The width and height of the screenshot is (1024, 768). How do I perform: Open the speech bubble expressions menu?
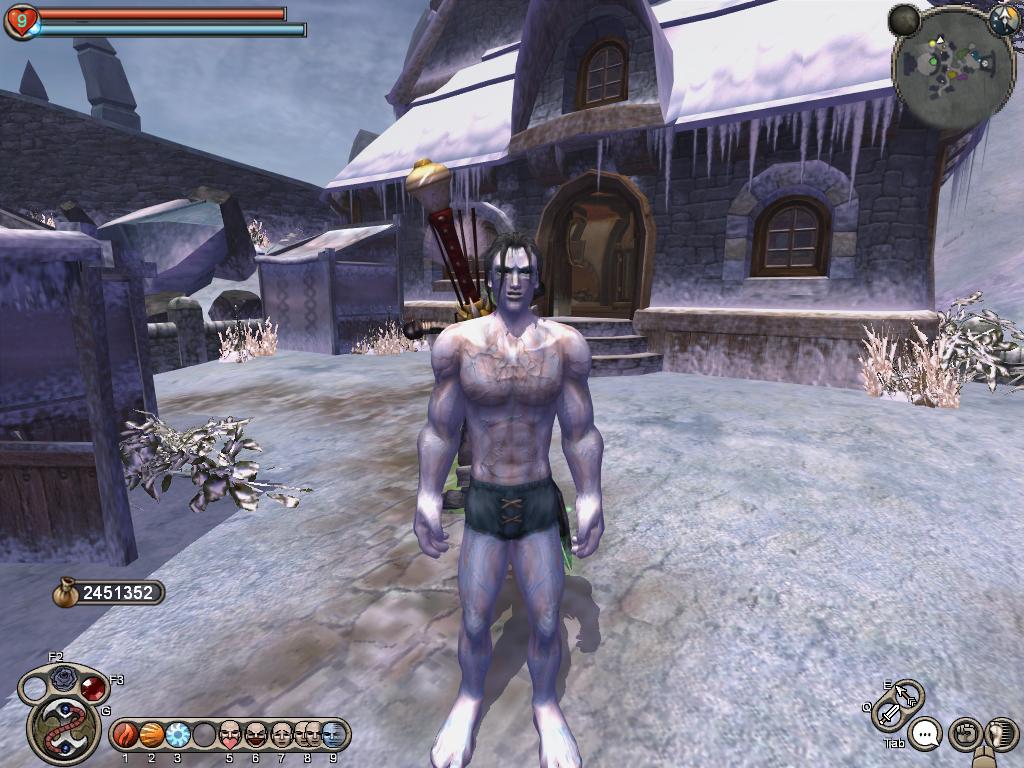tap(927, 735)
